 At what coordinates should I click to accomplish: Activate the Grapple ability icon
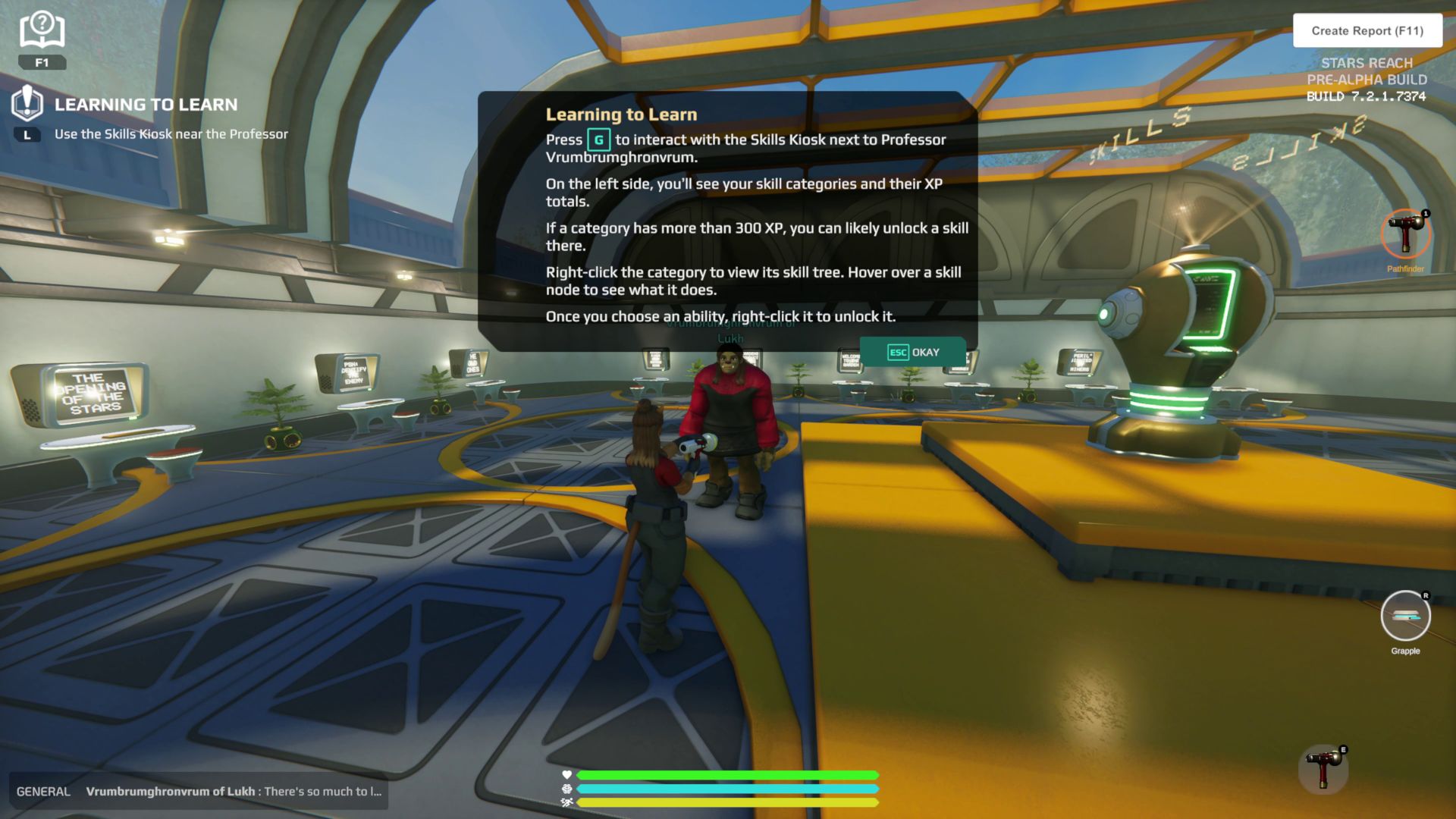(x=1405, y=616)
